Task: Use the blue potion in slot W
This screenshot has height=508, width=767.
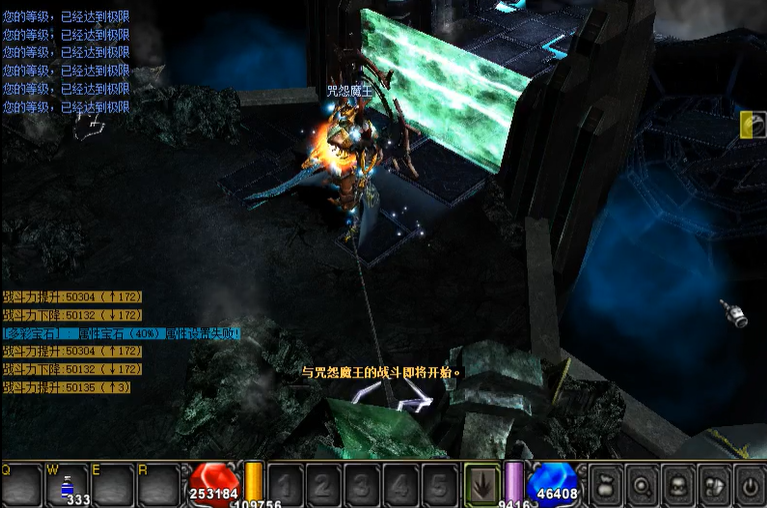Action: point(68,486)
